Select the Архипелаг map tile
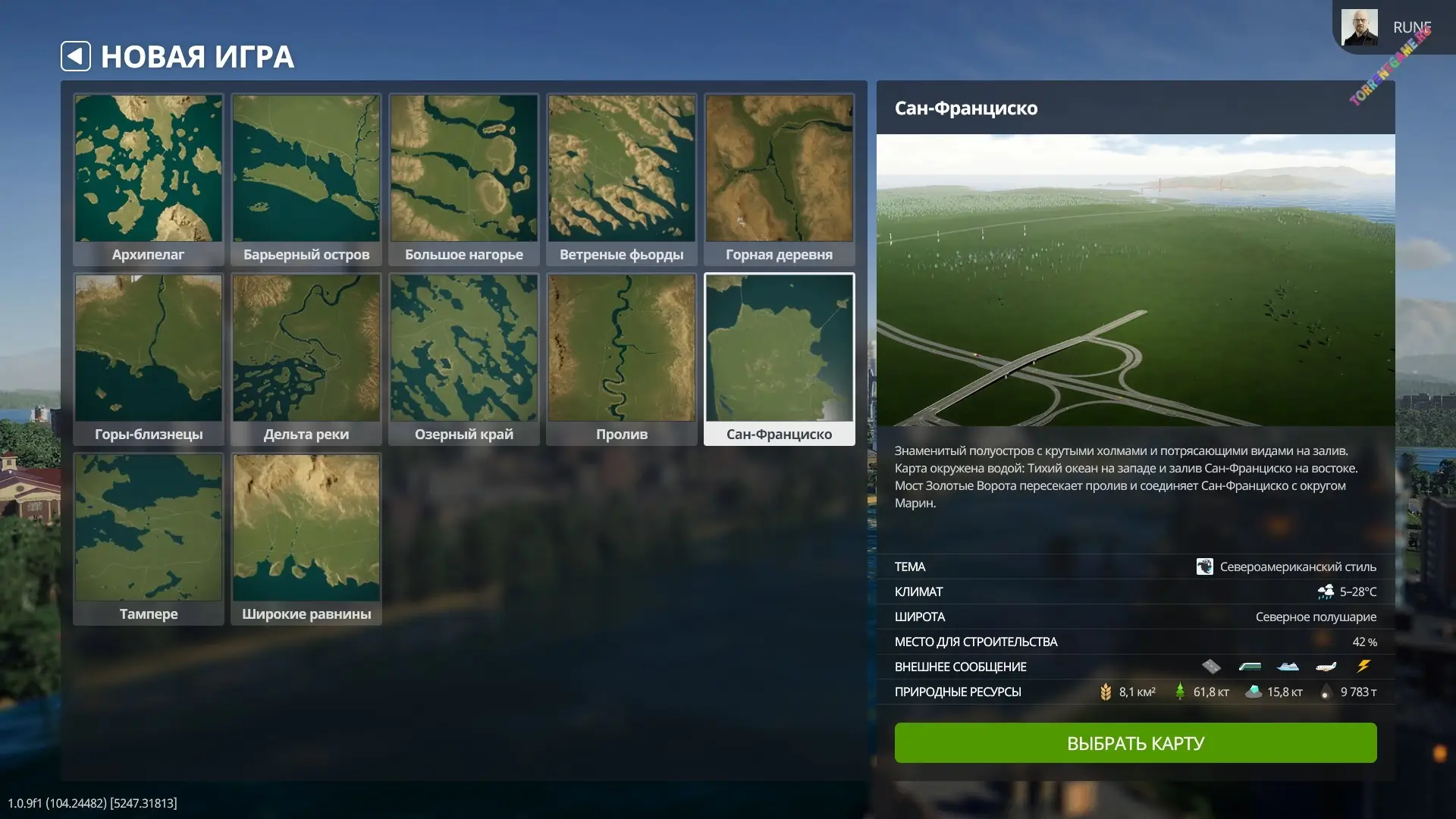Image resolution: width=1456 pixels, height=819 pixels. (149, 179)
